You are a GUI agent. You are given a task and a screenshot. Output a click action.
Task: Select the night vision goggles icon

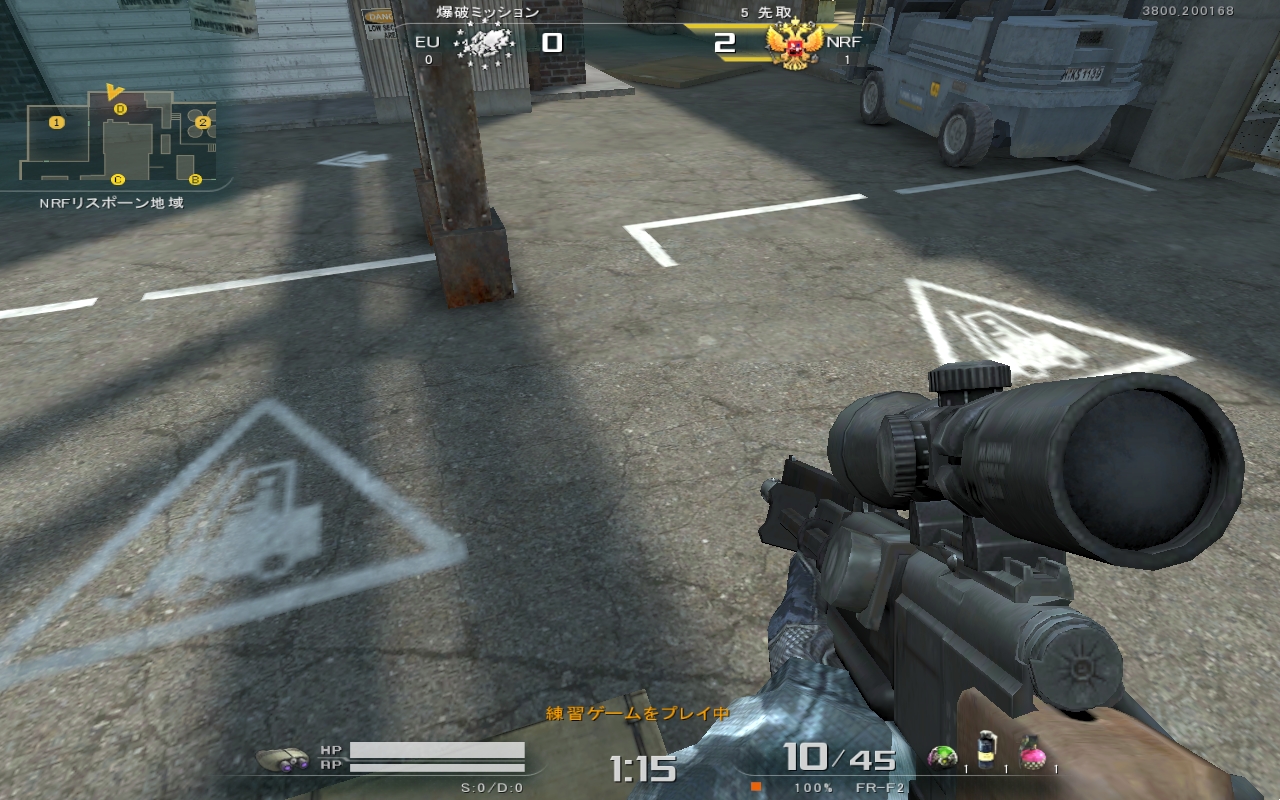point(283,757)
